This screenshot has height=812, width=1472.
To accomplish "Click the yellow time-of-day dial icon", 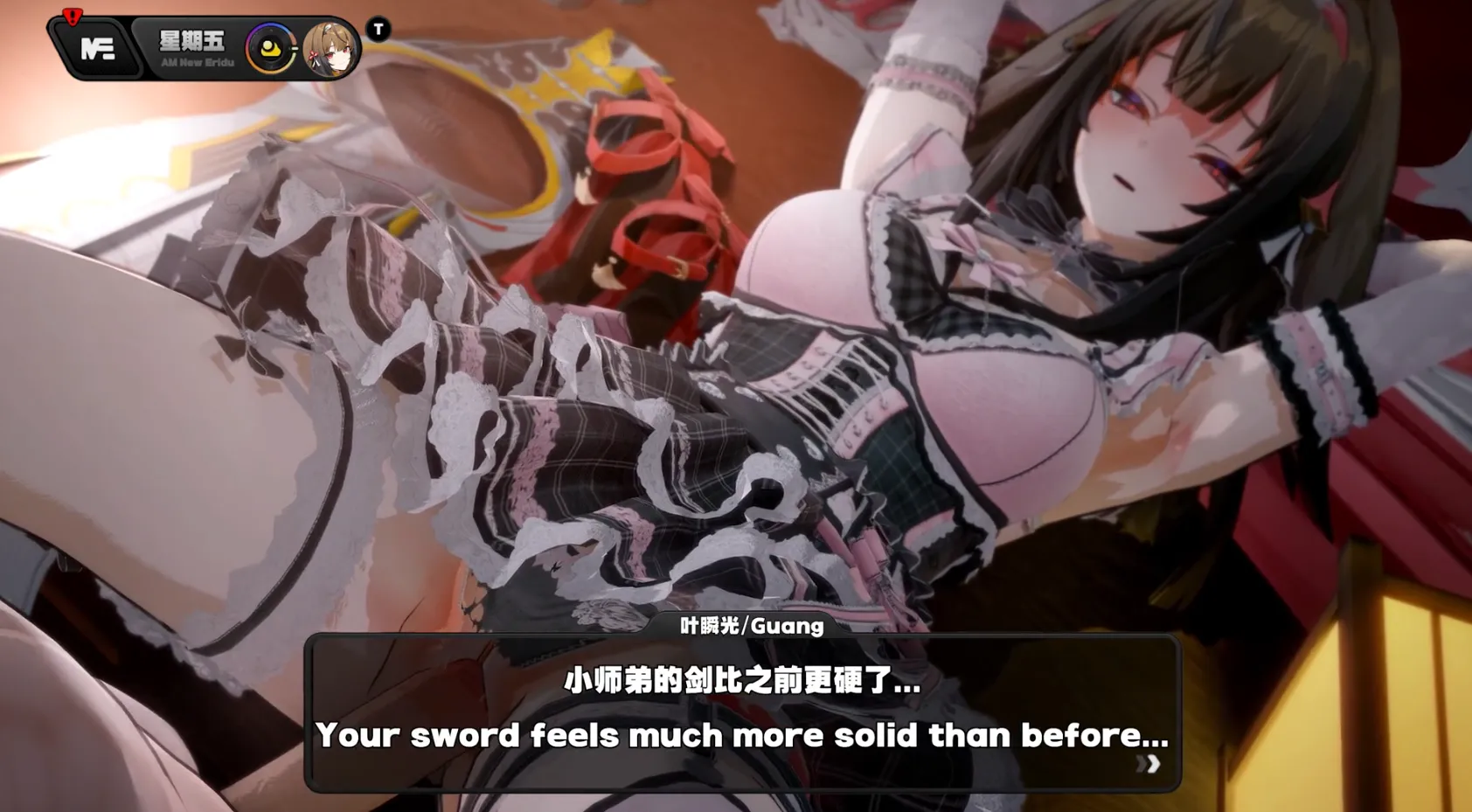I will pos(269,48).
